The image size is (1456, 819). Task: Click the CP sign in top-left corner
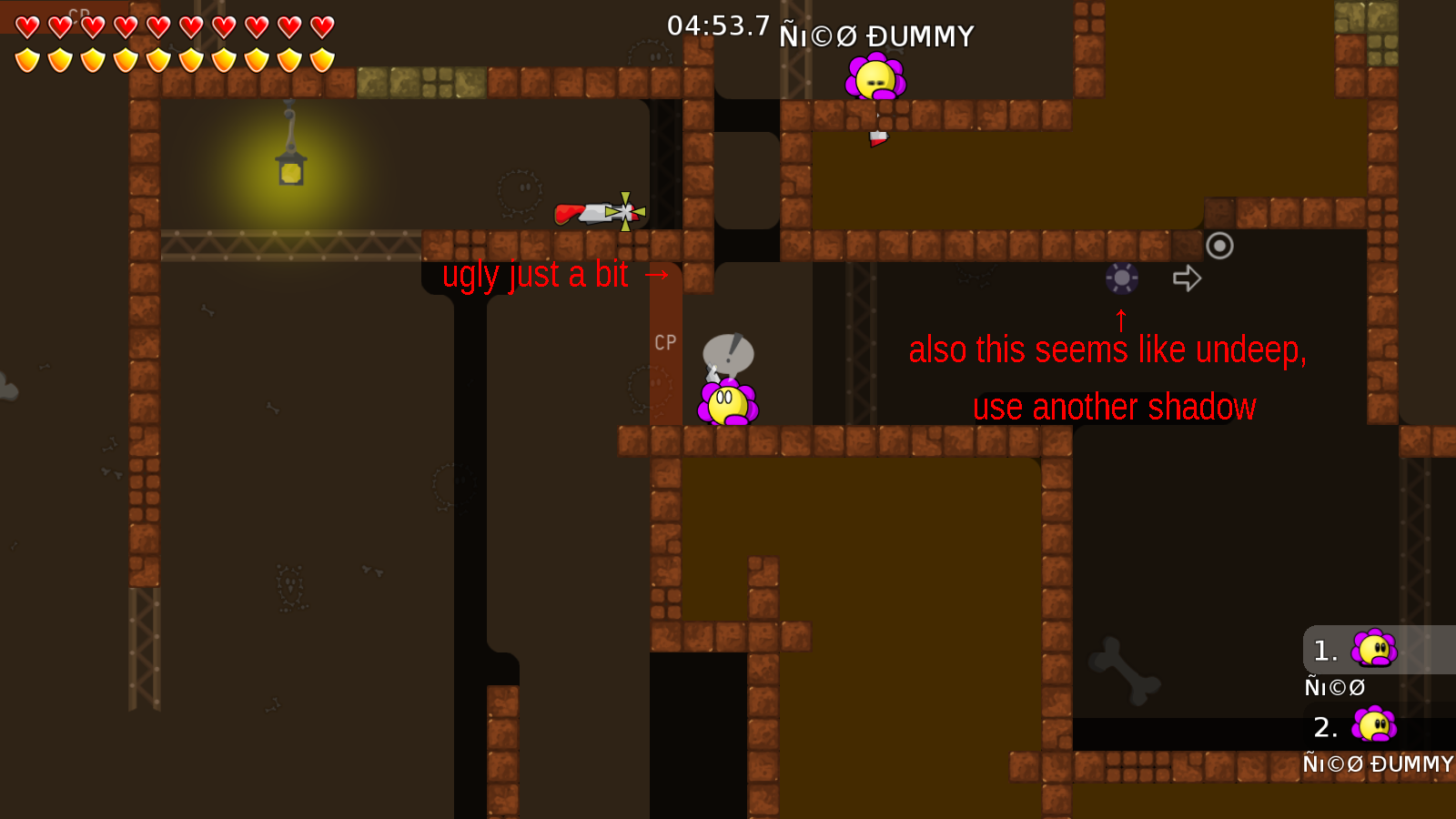pyautogui.click(x=77, y=13)
